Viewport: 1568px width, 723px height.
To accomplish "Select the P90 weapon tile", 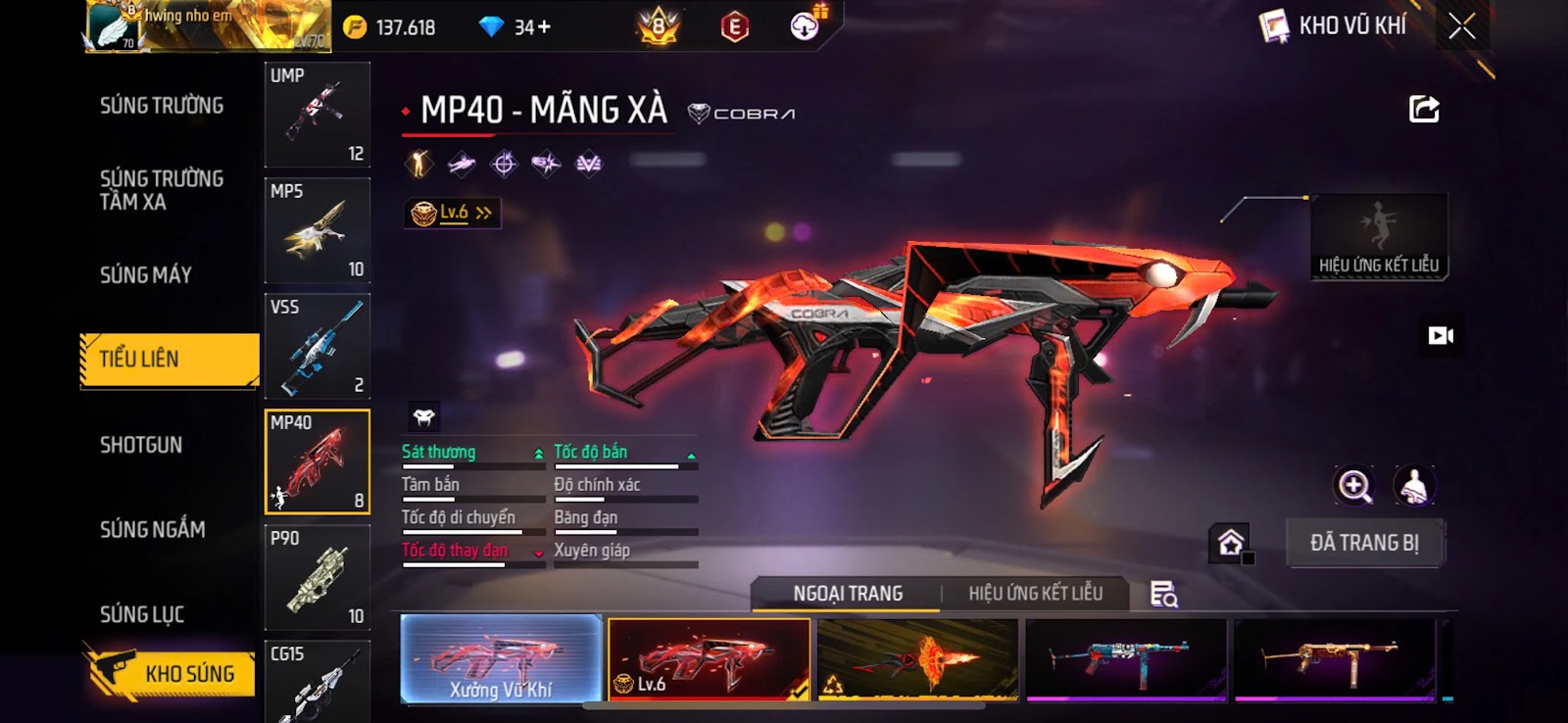I will [318, 578].
